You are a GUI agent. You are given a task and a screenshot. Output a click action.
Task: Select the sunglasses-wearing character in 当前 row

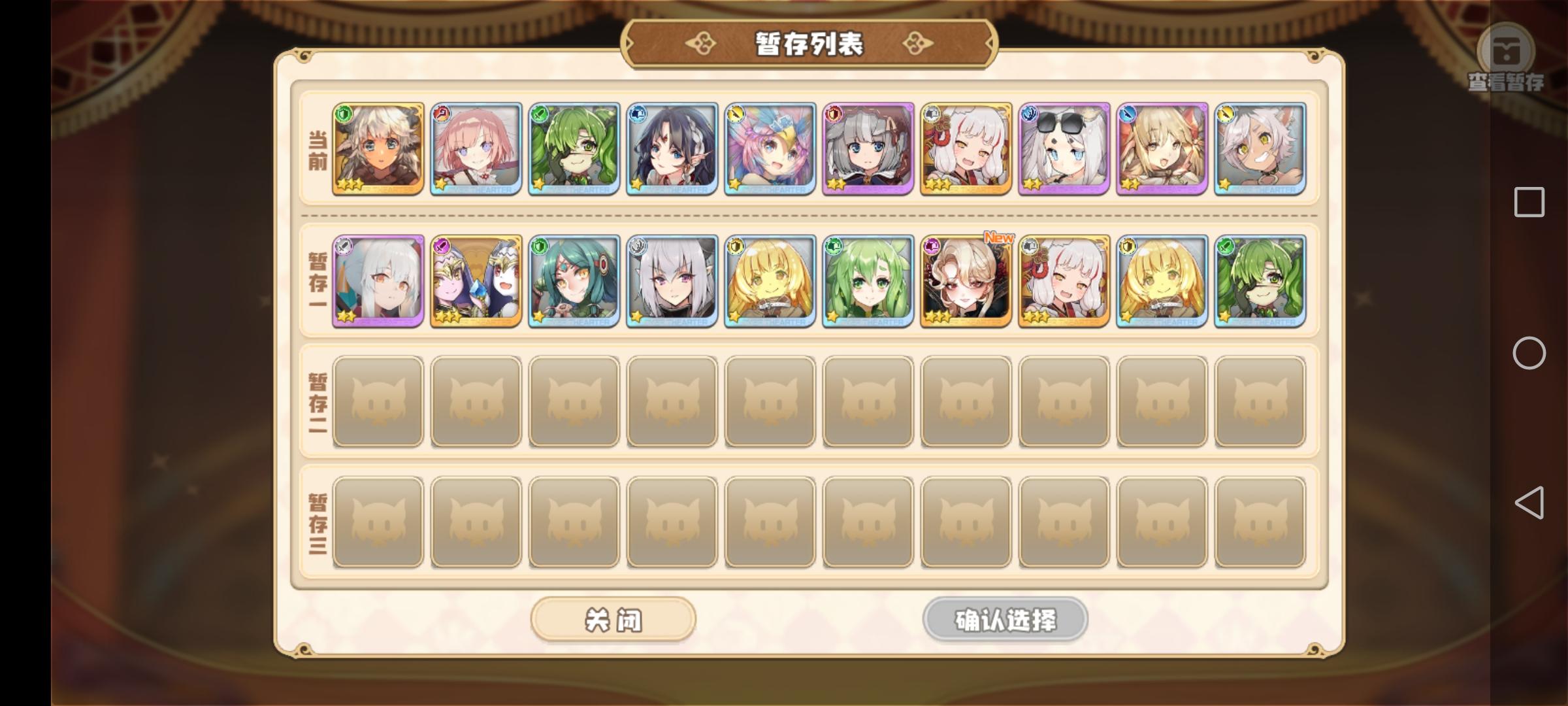1064,150
